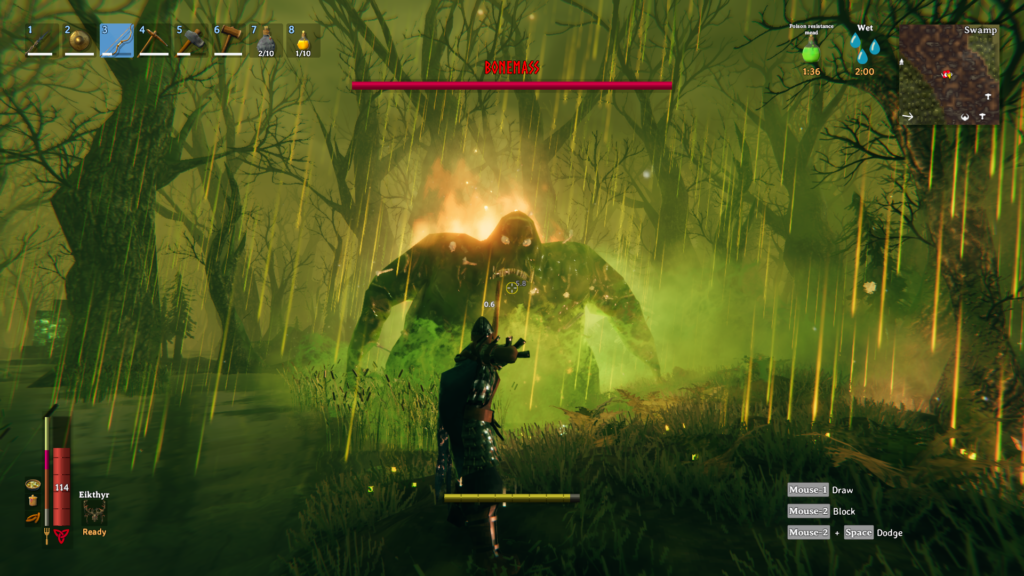This screenshot has width=1024, height=576.
Task: Click the soup bowl food icon
Action: 33,484
